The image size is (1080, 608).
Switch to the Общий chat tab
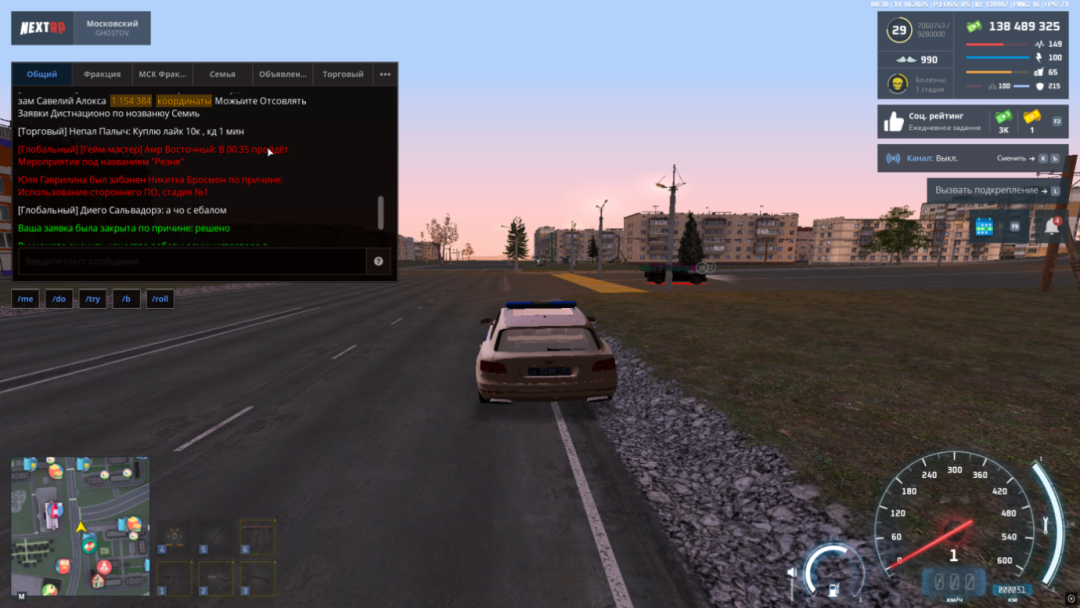[42, 74]
